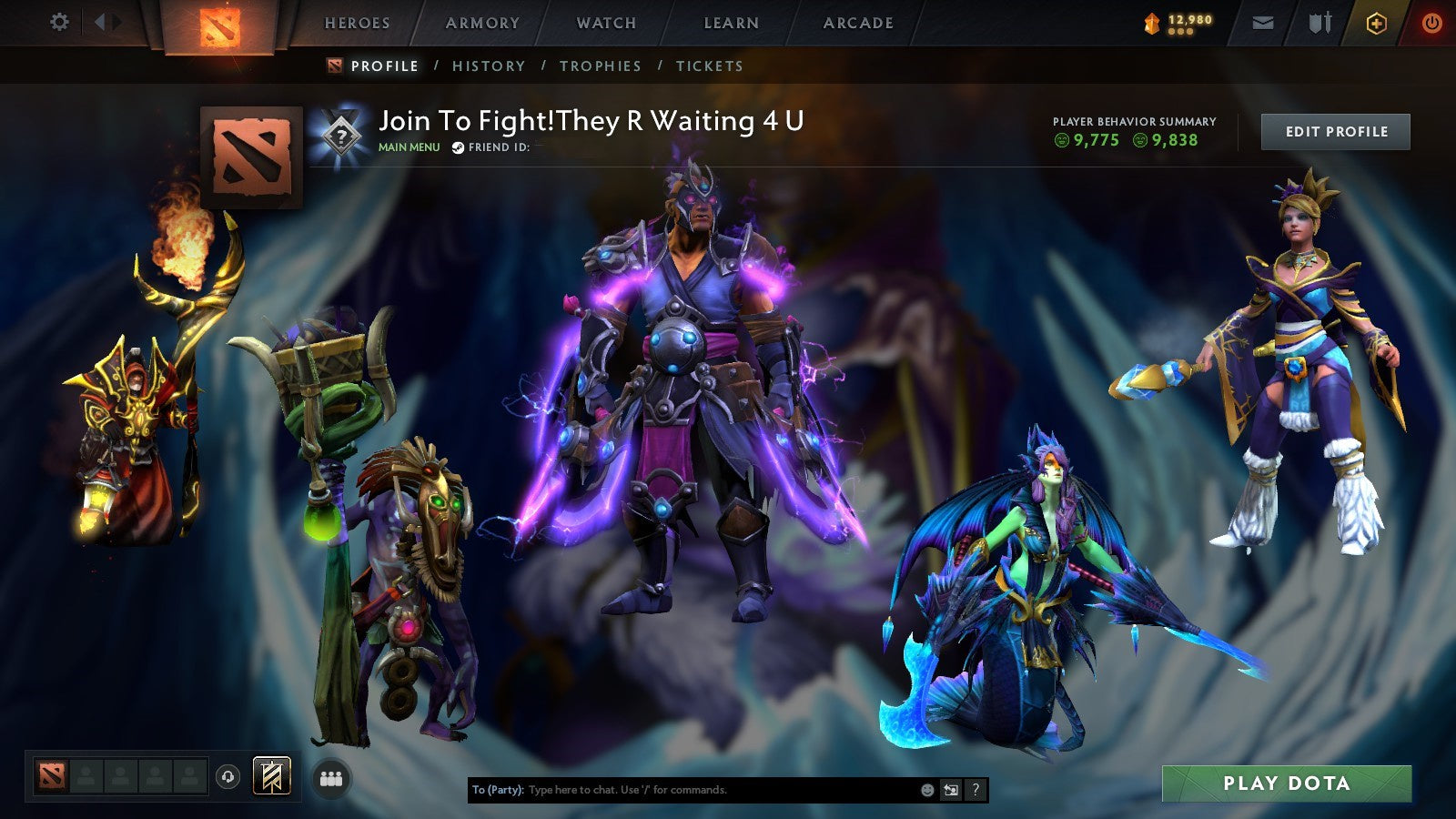Screen dimensions: 1456x819
Task: Open the battle pass emblem next to party slots
Action: pyautogui.click(x=268, y=774)
